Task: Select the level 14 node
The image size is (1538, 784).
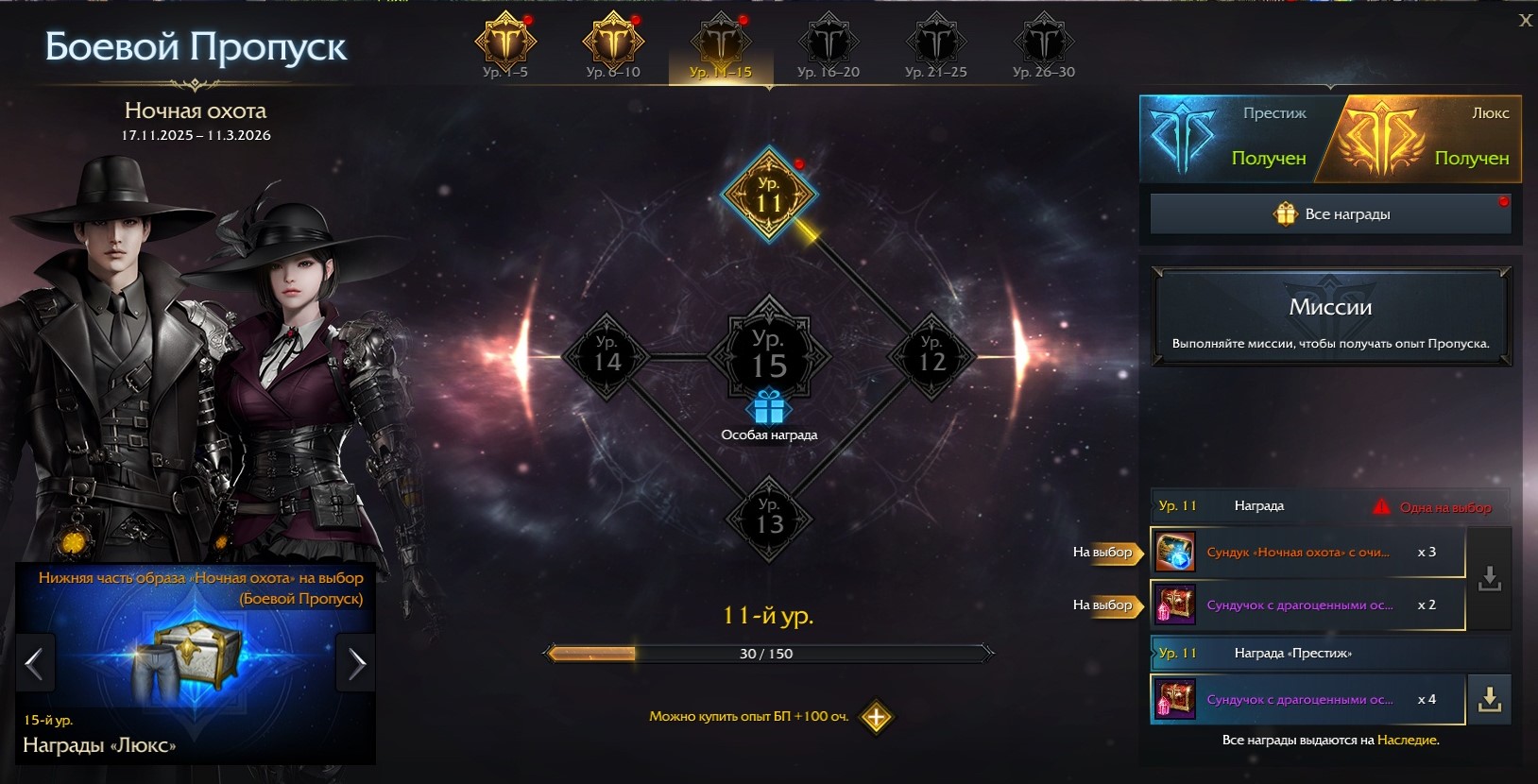Action: 607,356
